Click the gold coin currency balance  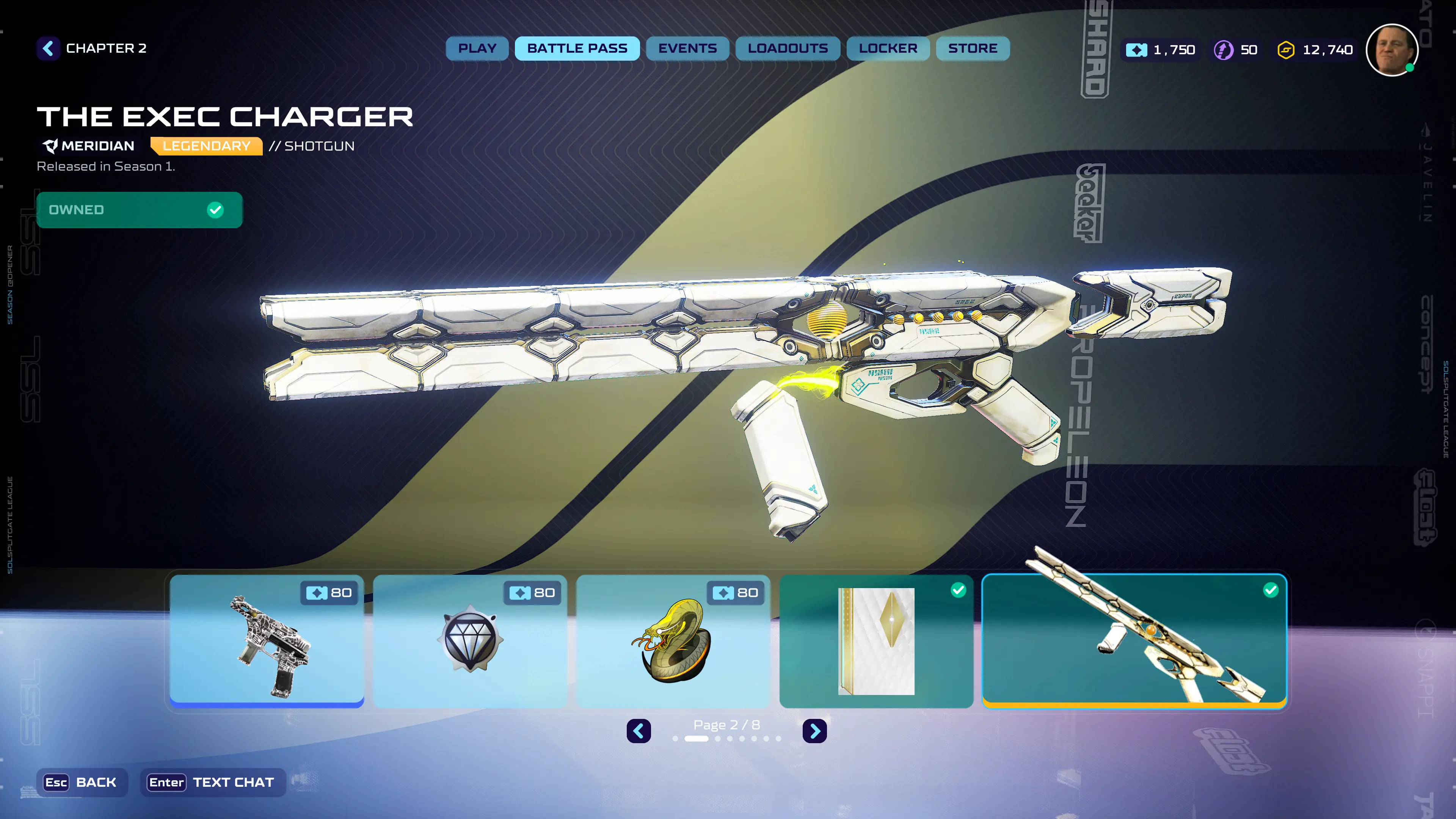[x=1315, y=50]
